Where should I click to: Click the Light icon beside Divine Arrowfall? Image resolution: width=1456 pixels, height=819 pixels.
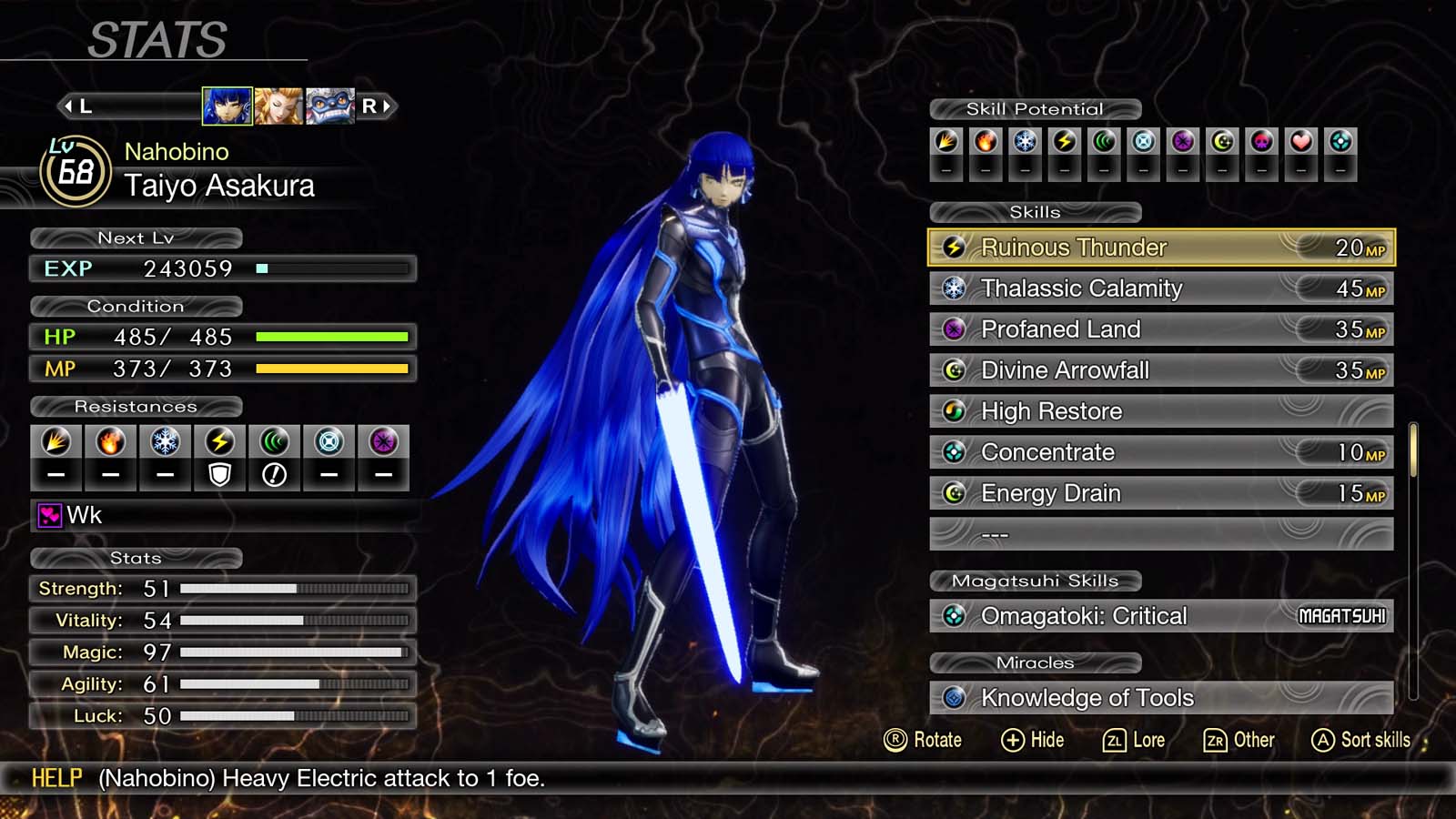pyautogui.click(x=954, y=370)
